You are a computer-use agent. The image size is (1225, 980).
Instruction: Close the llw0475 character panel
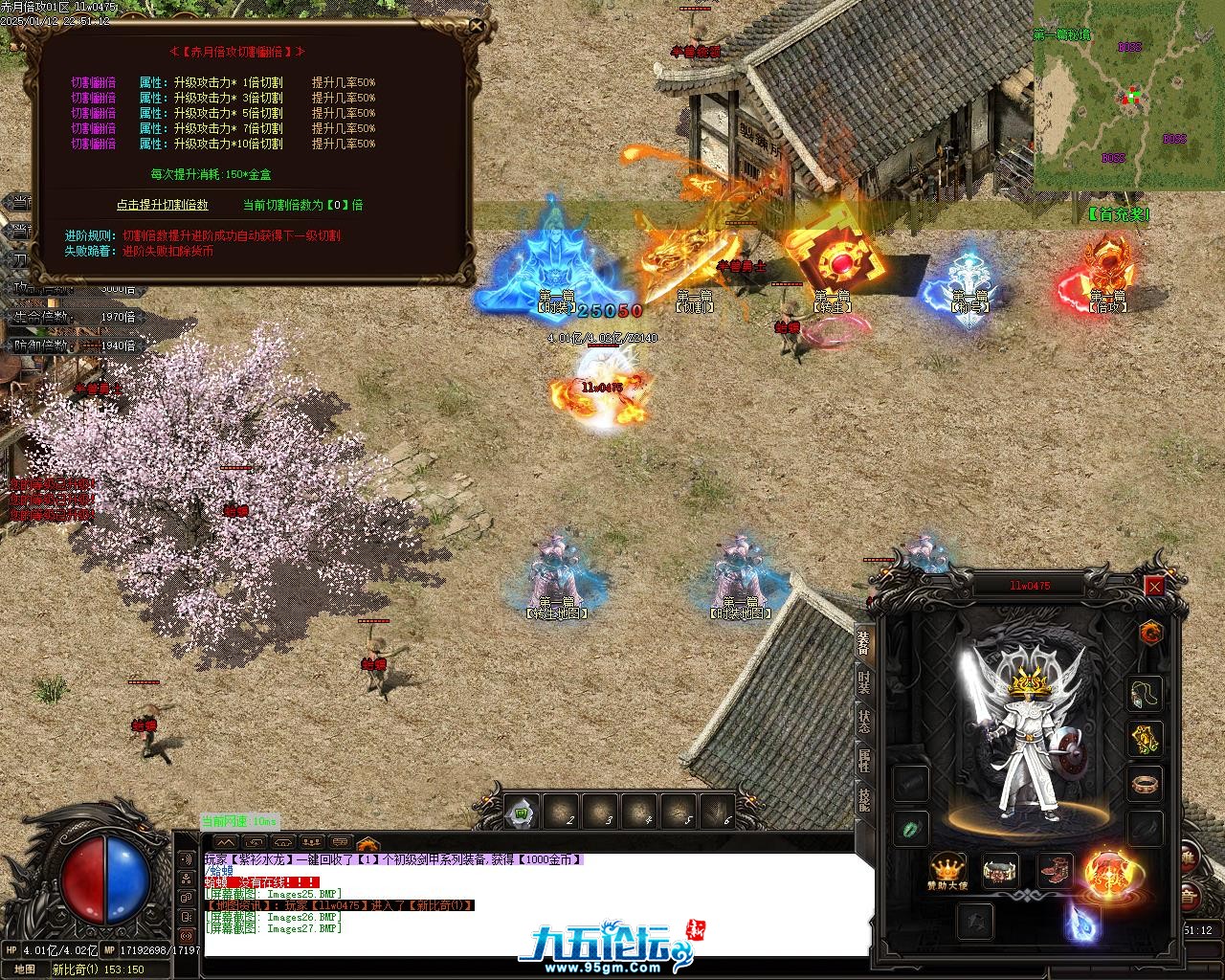(1154, 586)
